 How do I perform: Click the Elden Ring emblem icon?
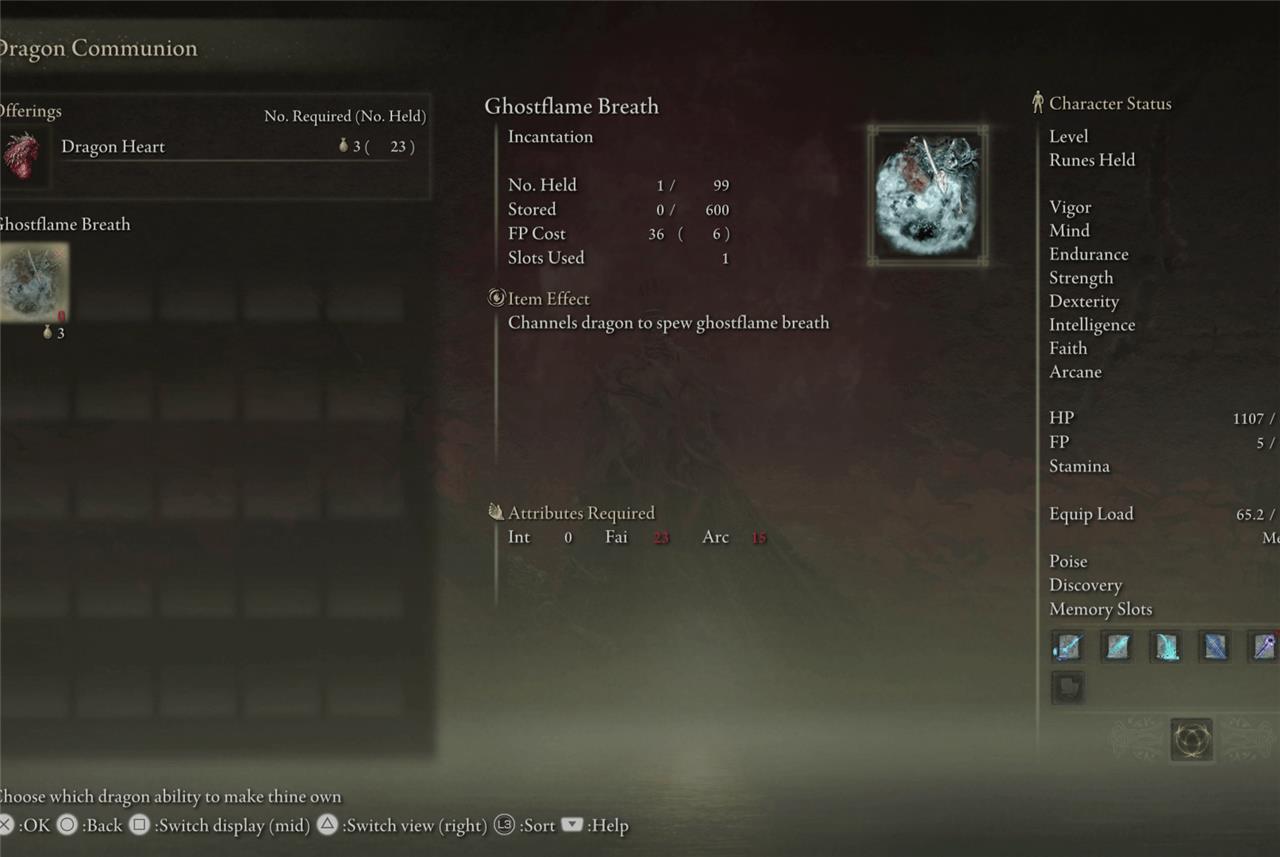[x=1191, y=740]
